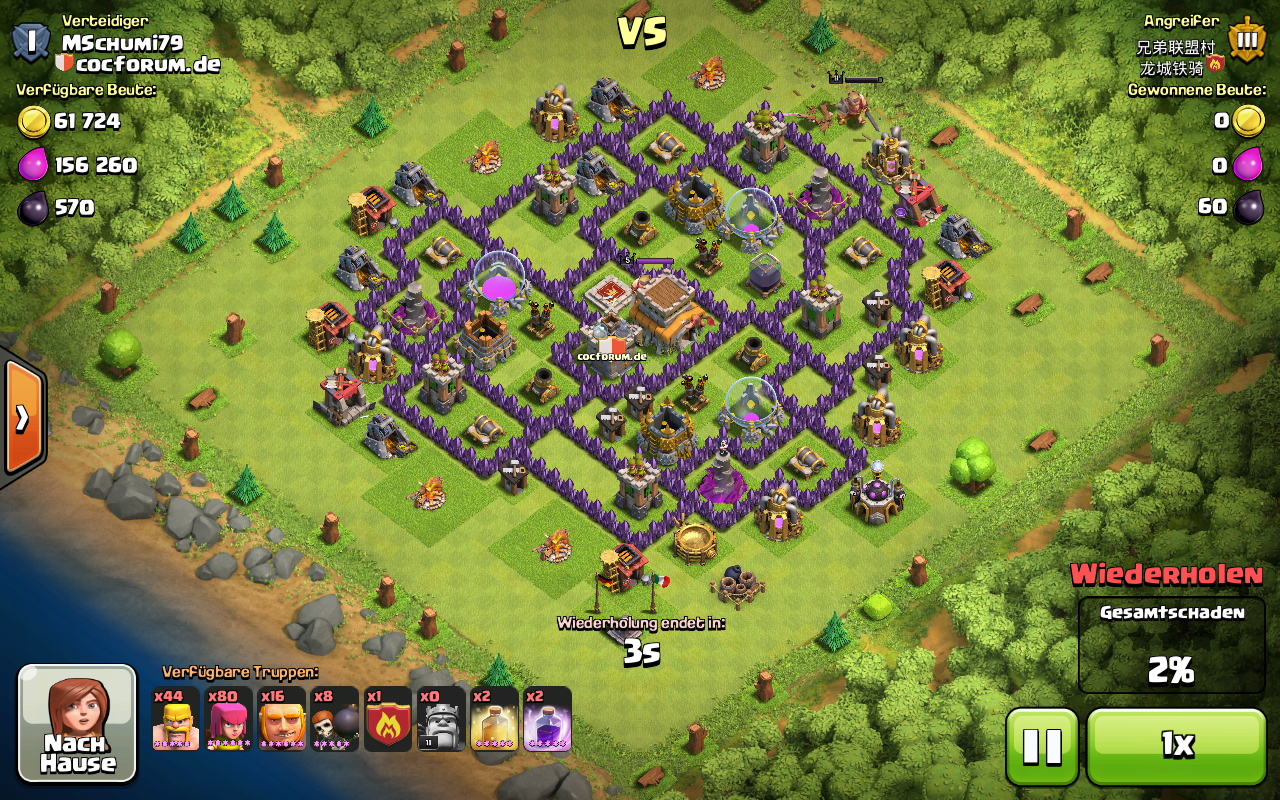The image size is (1280, 800).
Task: Pick the Giant troop slot
Action: pyautogui.click(x=282, y=719)
